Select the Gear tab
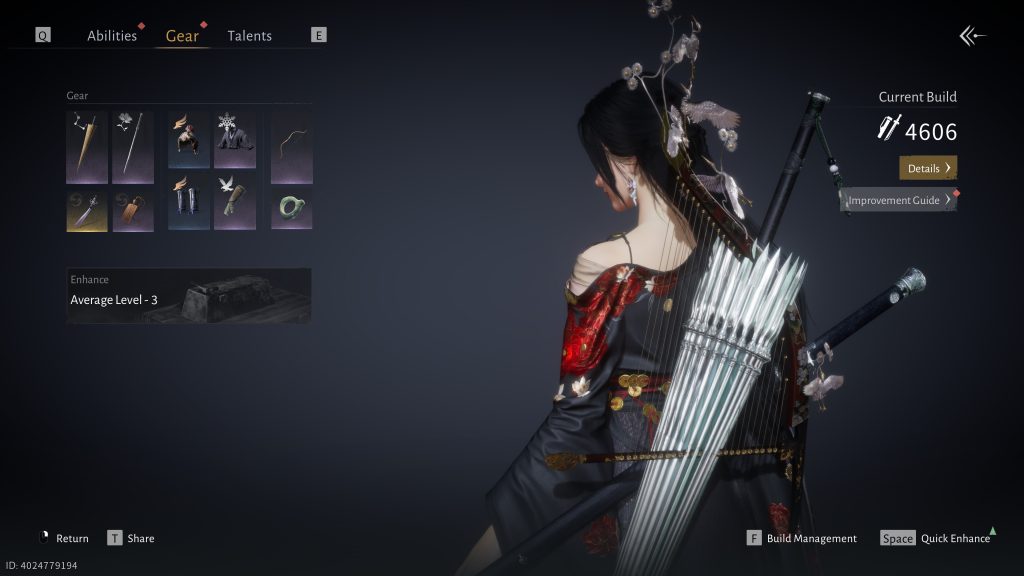 (182, 36)
